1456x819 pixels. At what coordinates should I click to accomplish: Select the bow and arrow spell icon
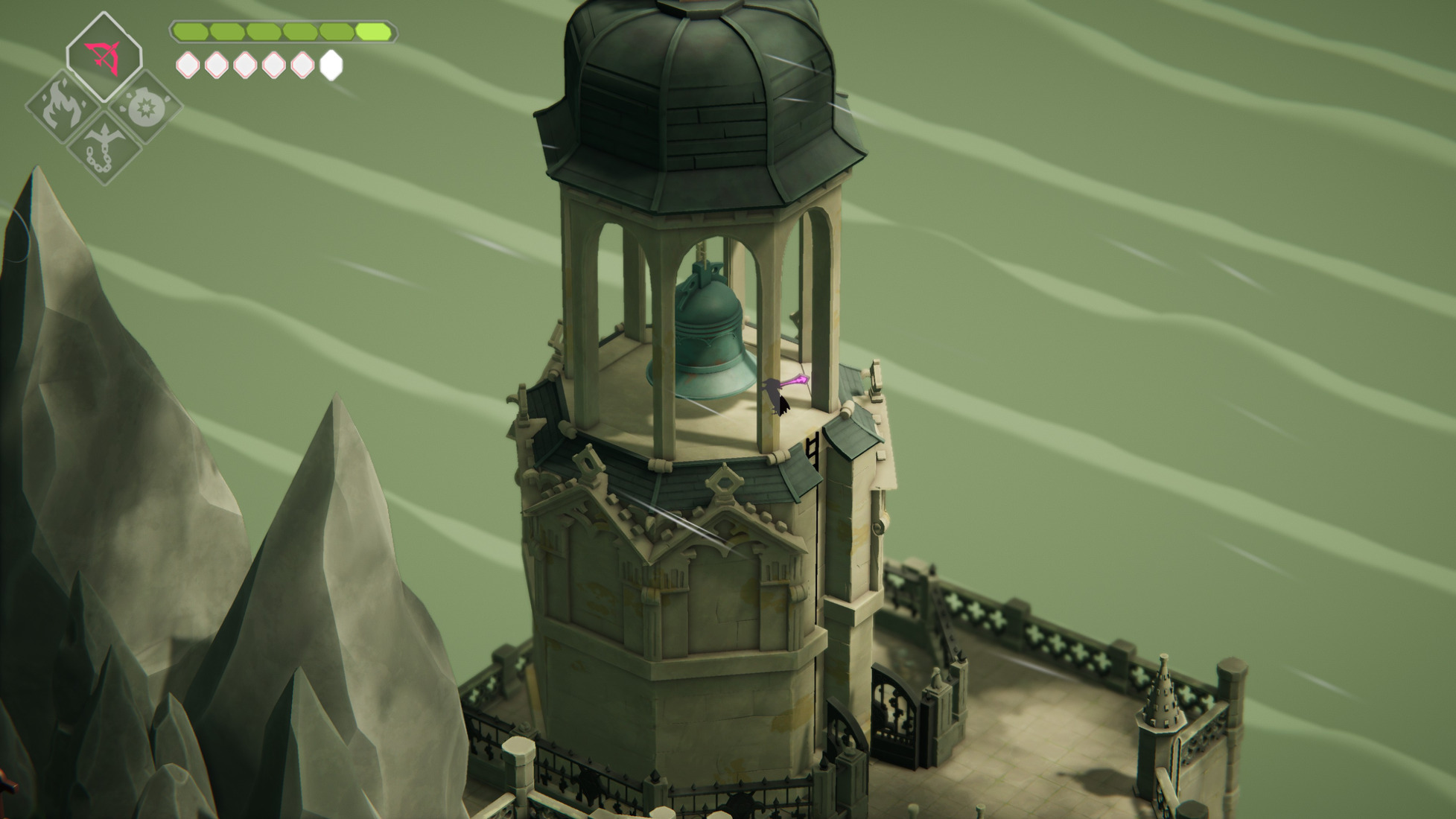click(104, 57)
